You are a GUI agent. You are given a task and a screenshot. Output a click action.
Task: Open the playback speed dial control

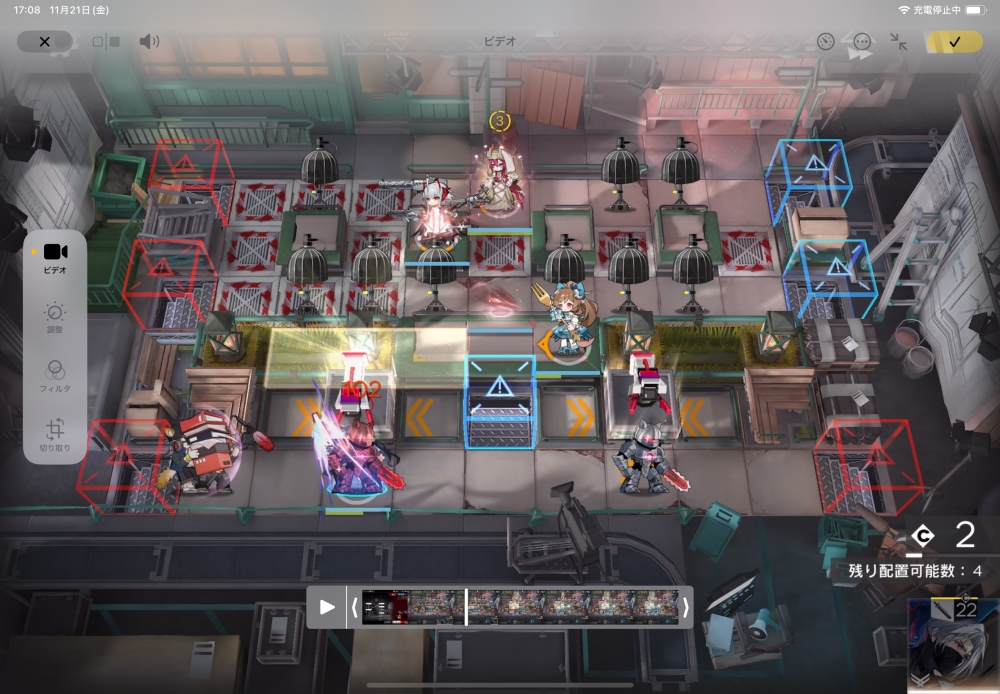click(x=825, y=42)
